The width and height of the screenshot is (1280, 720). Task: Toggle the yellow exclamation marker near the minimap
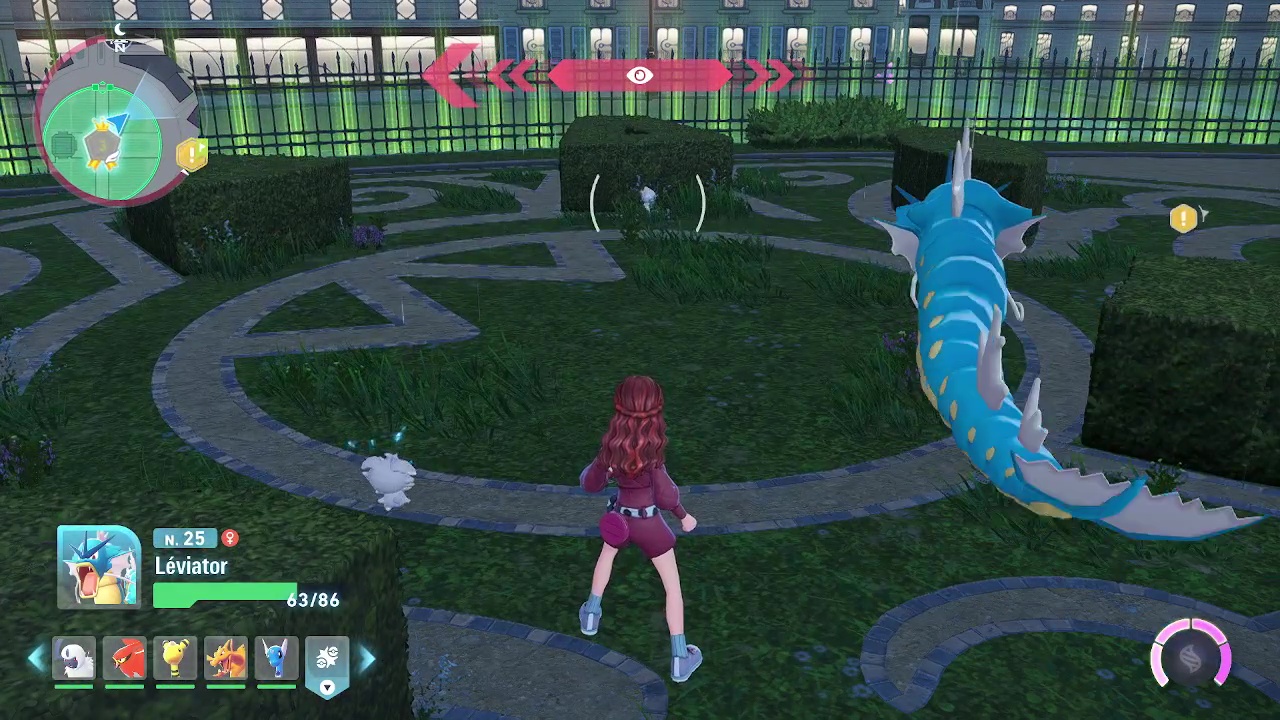192,153
